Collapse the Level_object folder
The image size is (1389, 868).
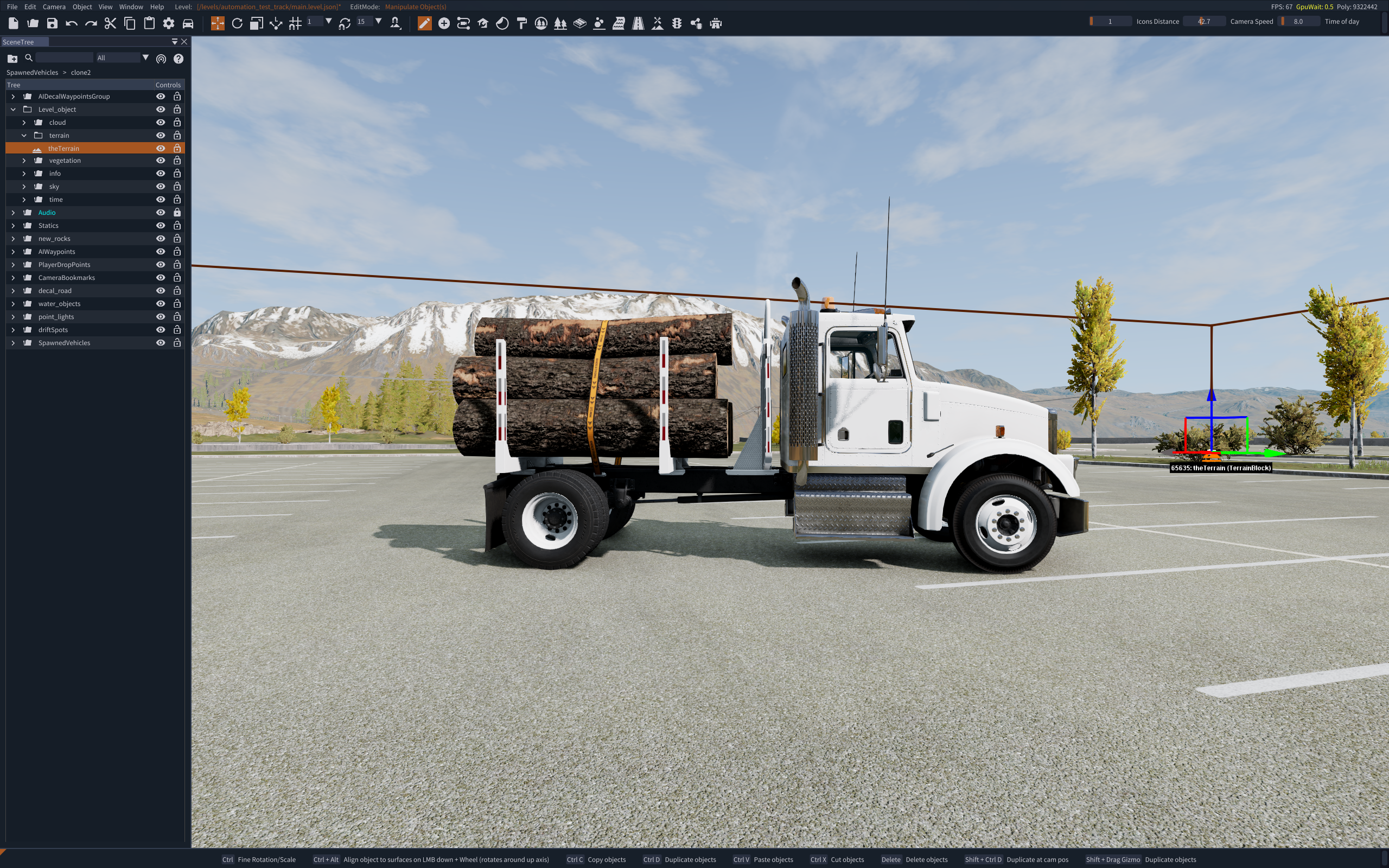13,109
